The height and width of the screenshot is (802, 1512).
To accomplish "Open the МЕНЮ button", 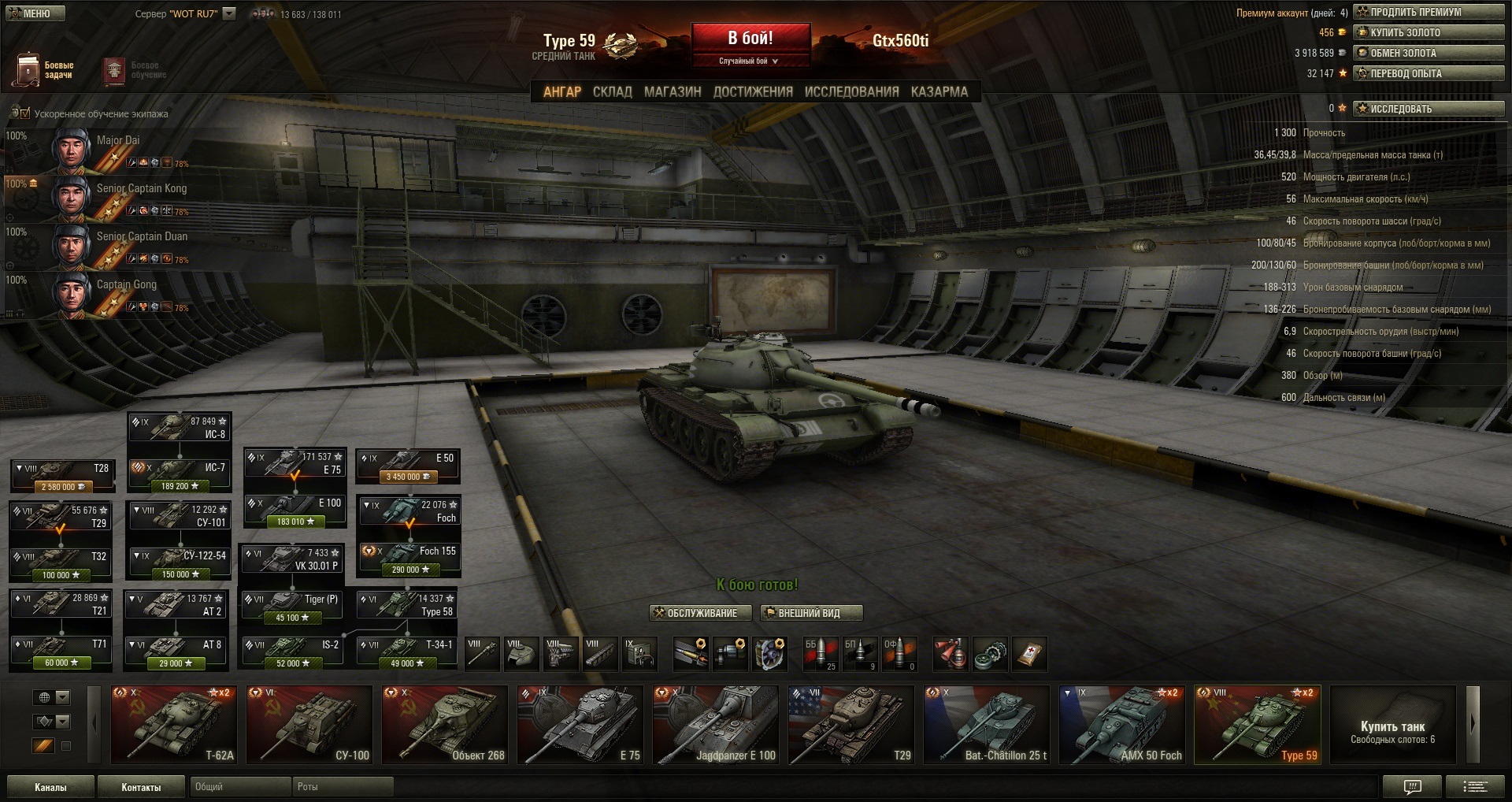I will point(35,13).
